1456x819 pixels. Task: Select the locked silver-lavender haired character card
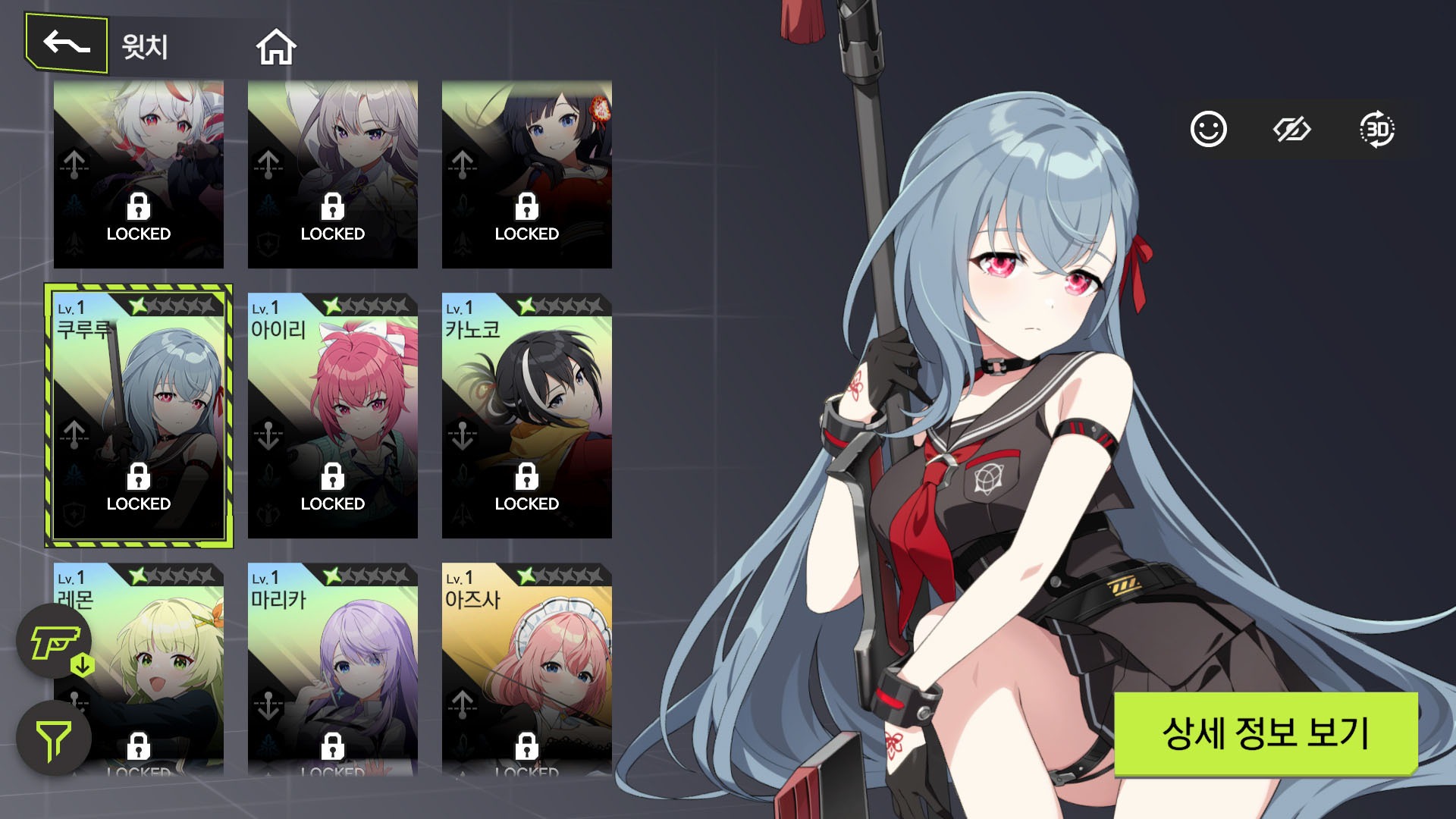click(332, 174)
